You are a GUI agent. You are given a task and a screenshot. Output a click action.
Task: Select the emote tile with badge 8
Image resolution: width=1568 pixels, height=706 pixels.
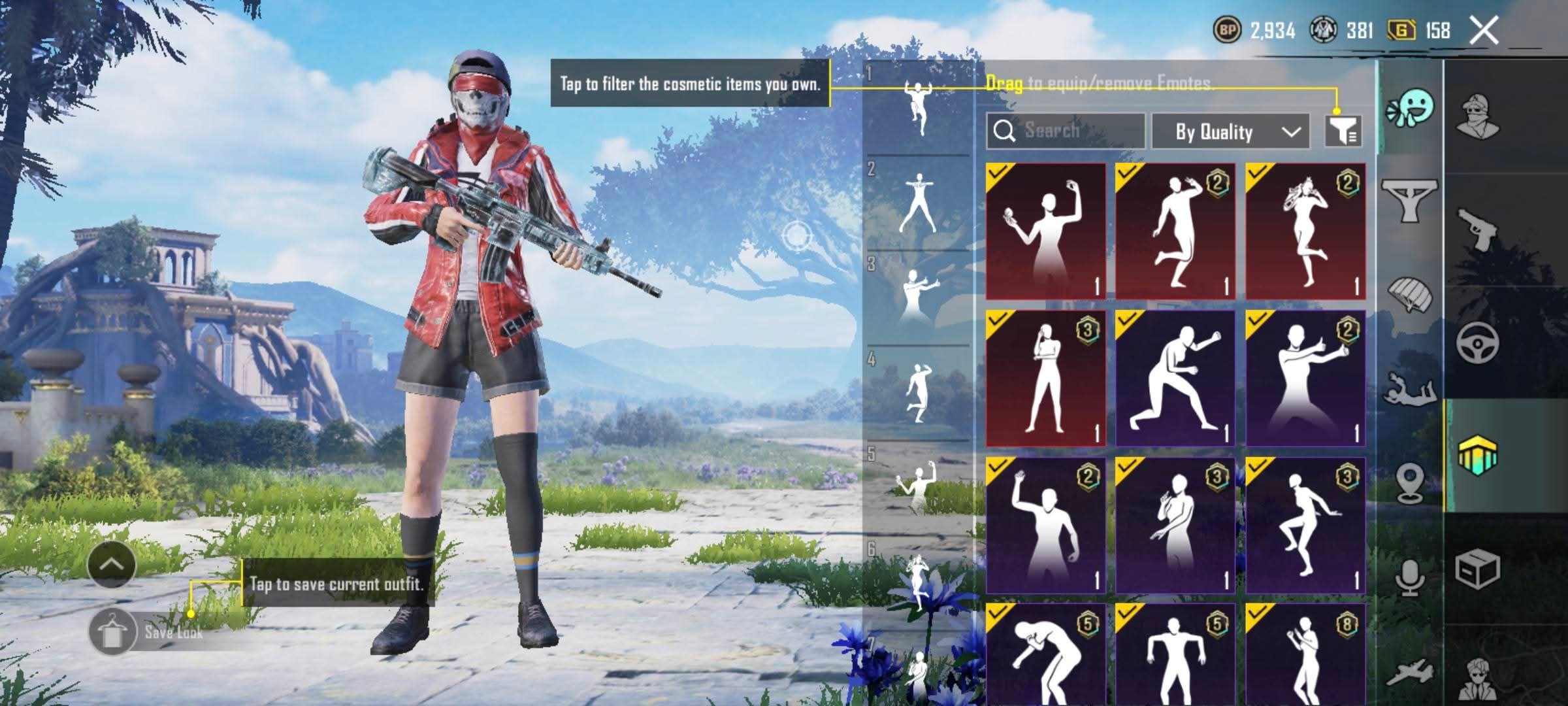click(x=1305, y=654)
